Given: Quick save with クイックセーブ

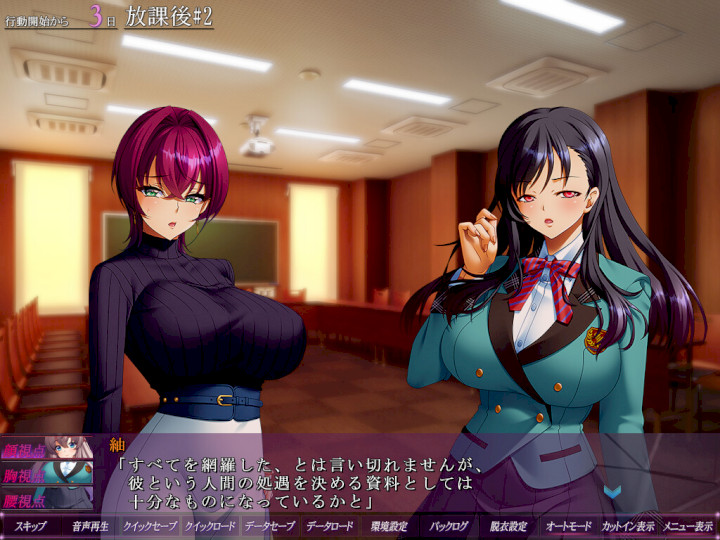Looking at the screenshot, I should pyautogui.click(x=150, y=526).
